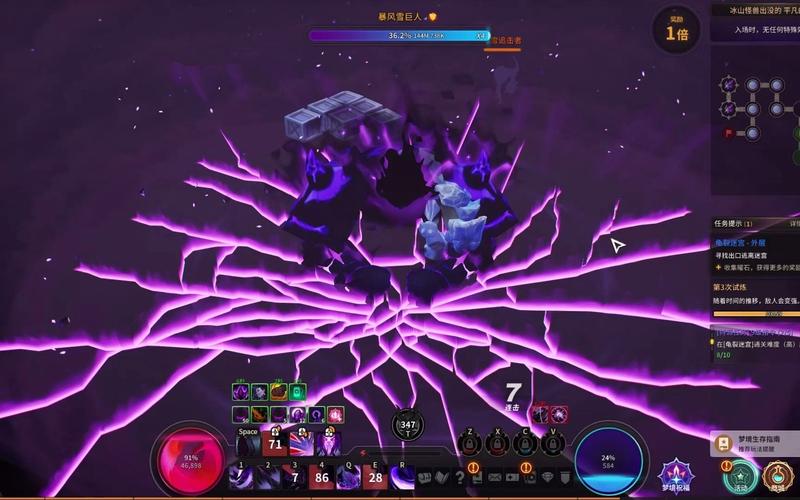Open the diamond shop icon
The width and height of the screenshot is (800, 500).
(x=546, y=479)
